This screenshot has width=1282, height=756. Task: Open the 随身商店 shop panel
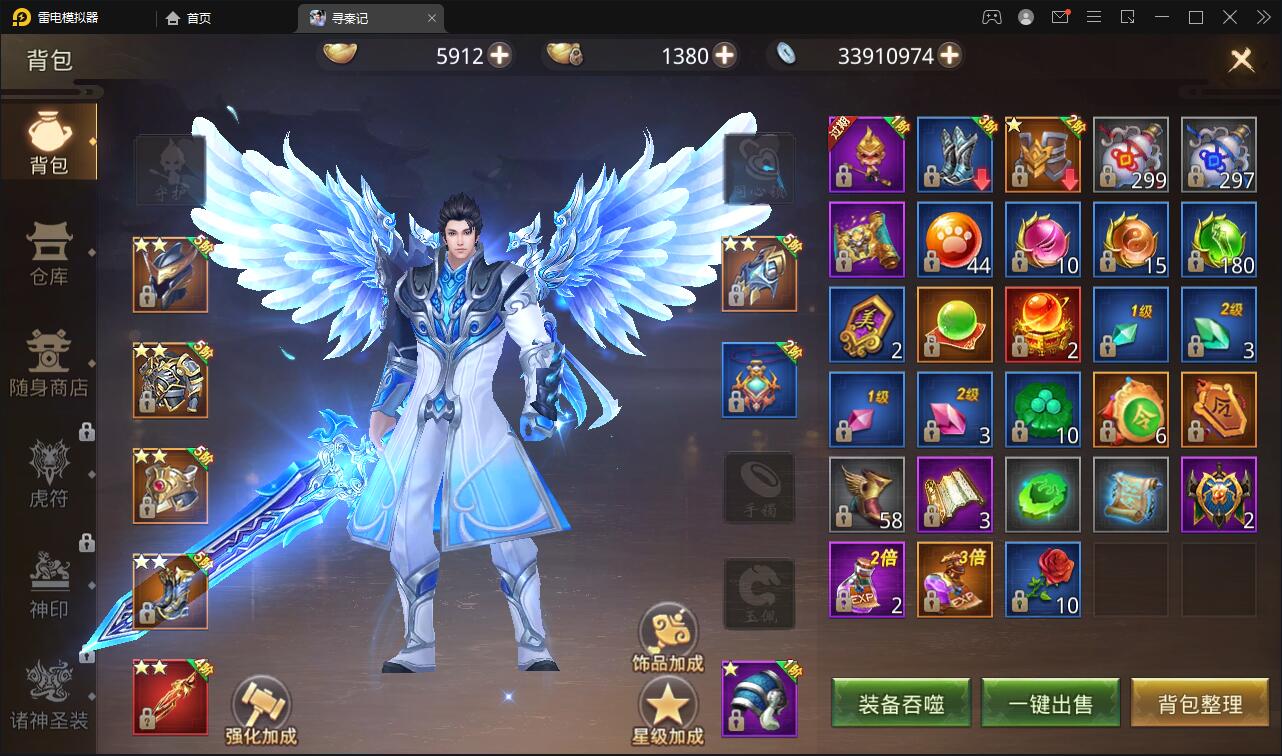coord(49,364)
